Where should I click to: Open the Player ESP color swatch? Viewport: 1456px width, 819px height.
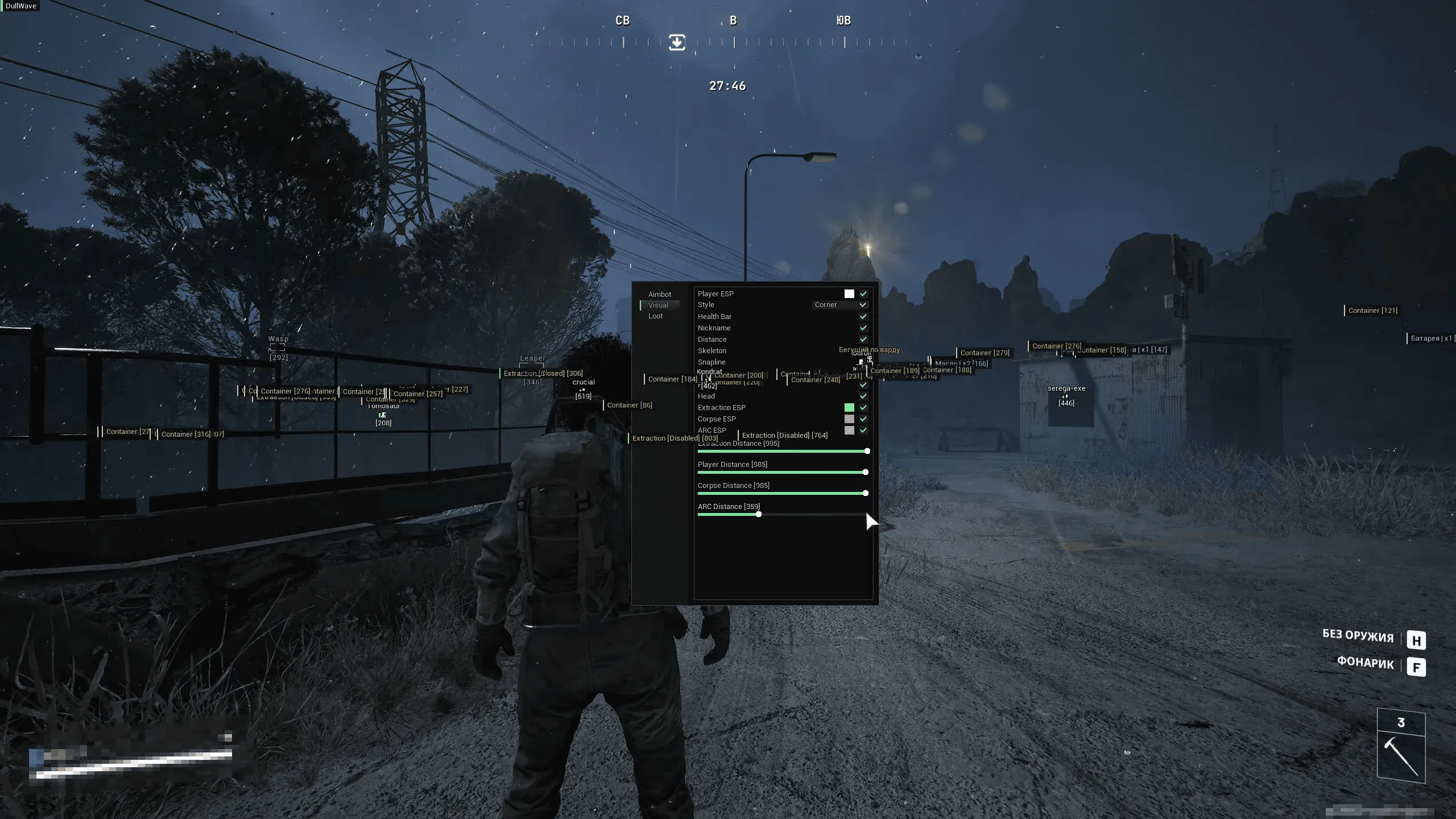[849, 293]
